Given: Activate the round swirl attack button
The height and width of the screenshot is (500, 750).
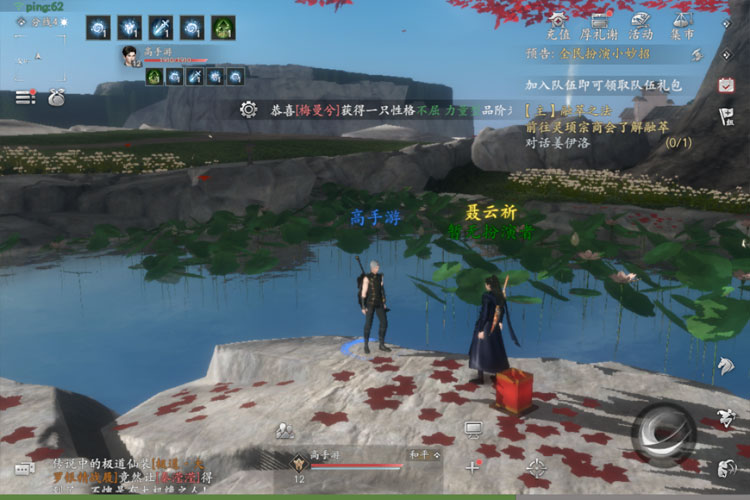Looking at the screenshot, I should 661,433.
